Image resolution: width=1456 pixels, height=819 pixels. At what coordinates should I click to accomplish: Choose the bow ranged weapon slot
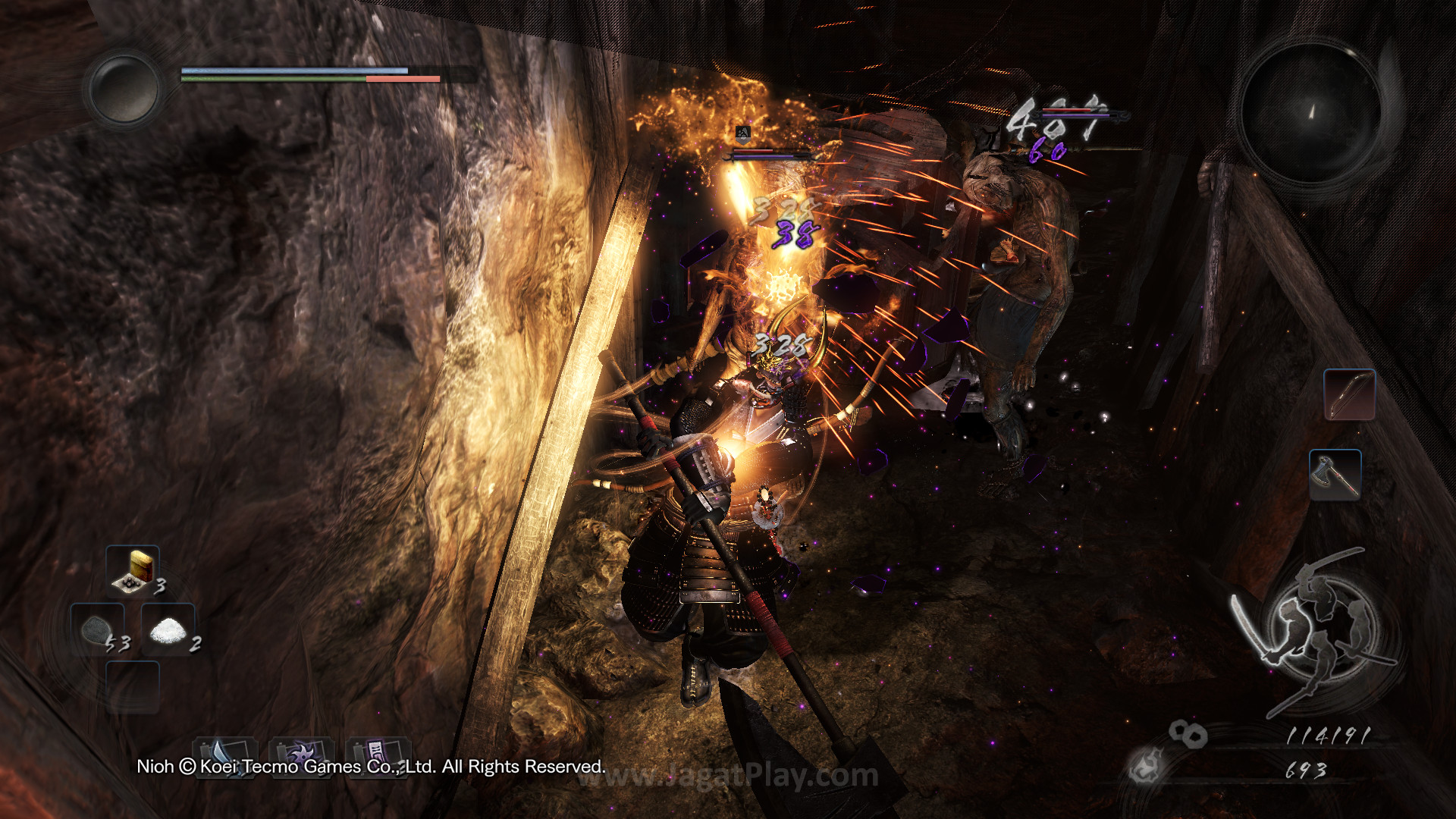tap(1349, 394)
